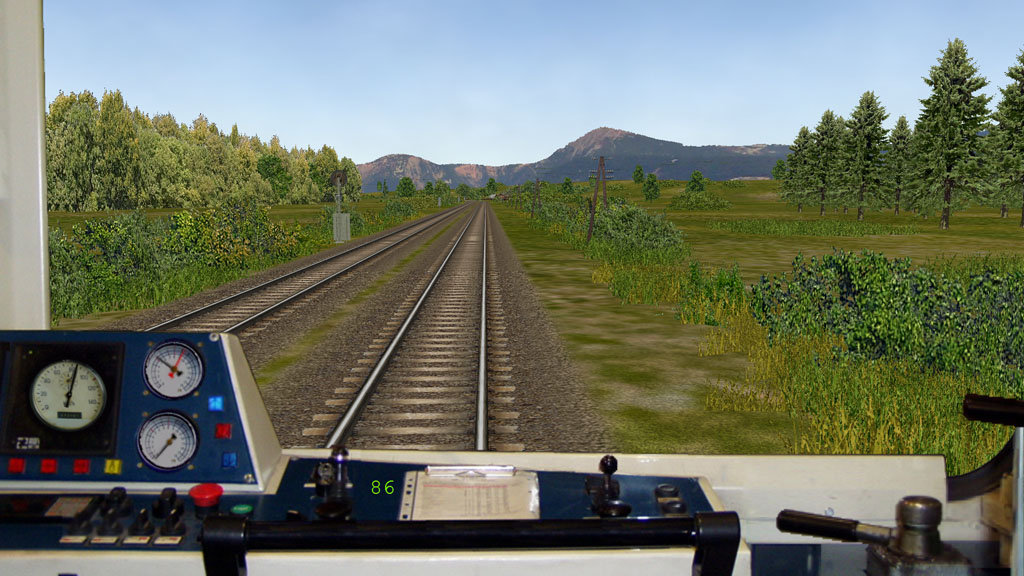Push the green round button on the desk
Viewport: 1024px width, 576px height.
tap(242, 510)
